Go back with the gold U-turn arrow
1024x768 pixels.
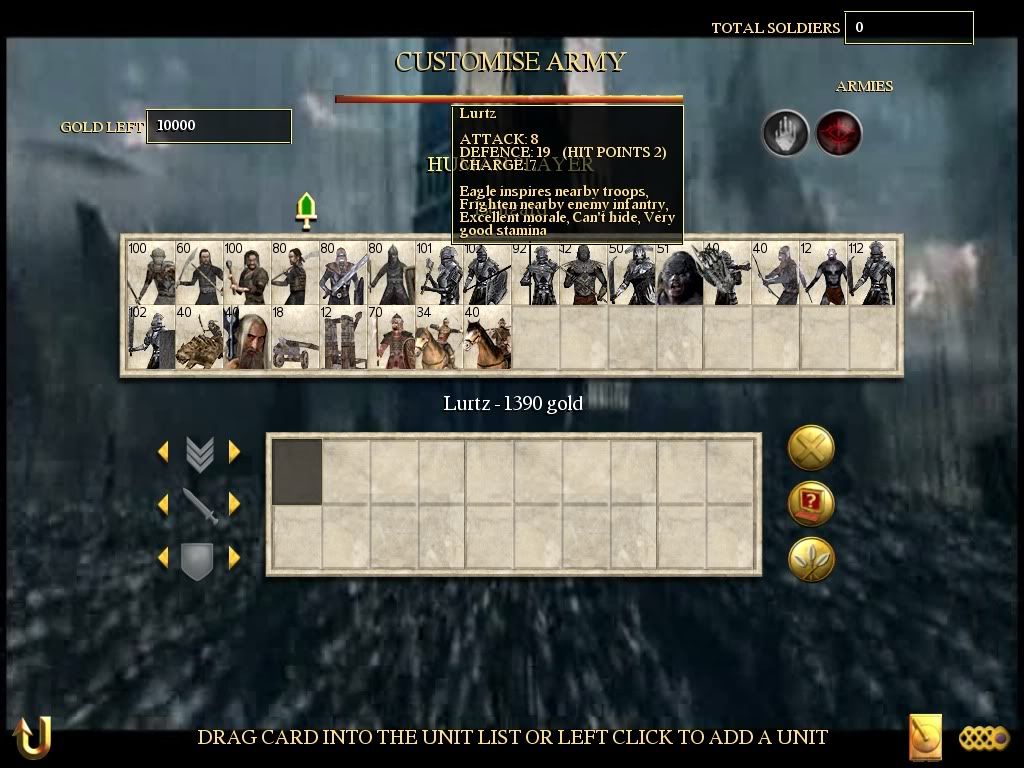(32, 738)
